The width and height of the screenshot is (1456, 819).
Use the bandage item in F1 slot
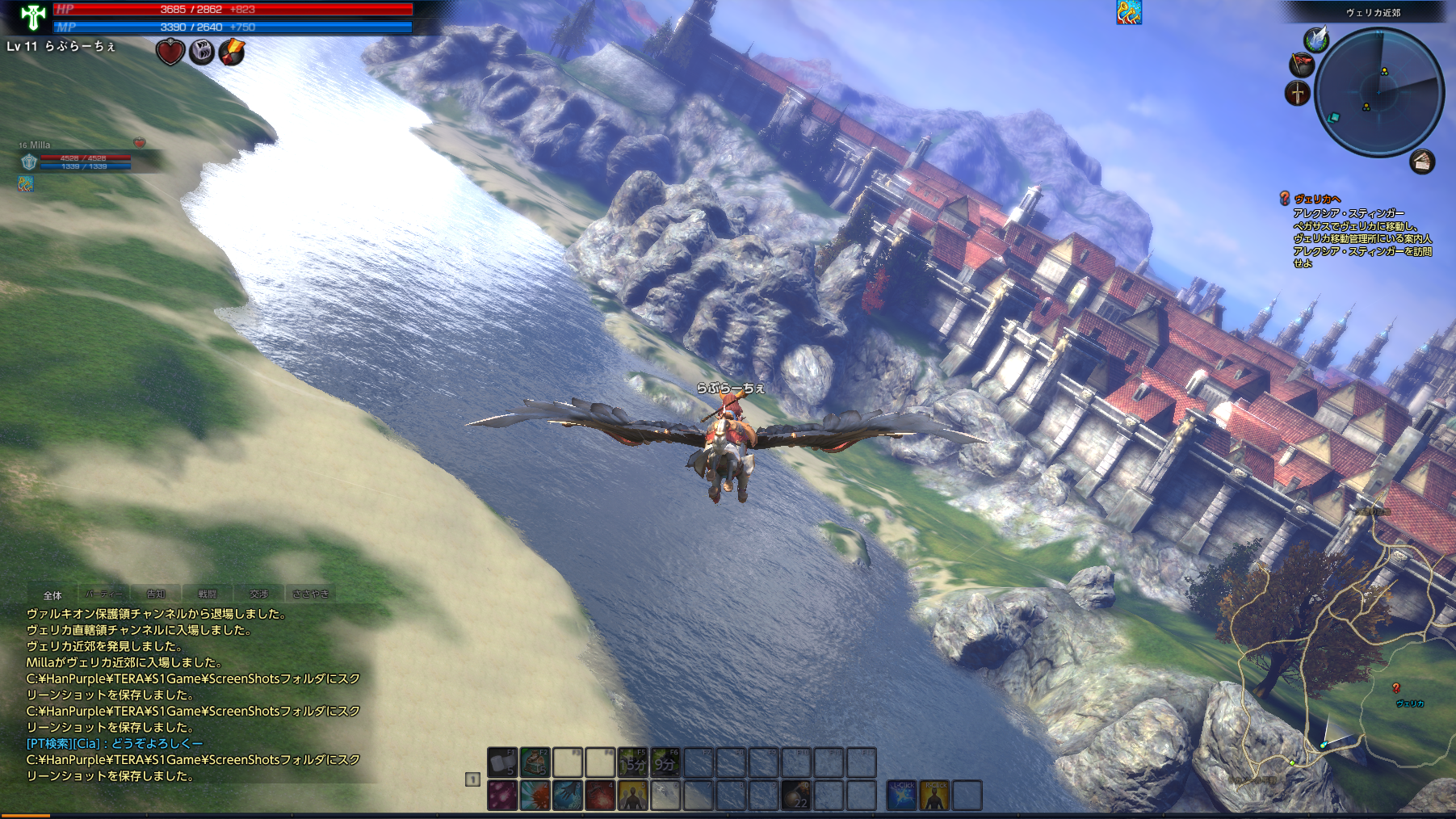(x=502, y=762)
